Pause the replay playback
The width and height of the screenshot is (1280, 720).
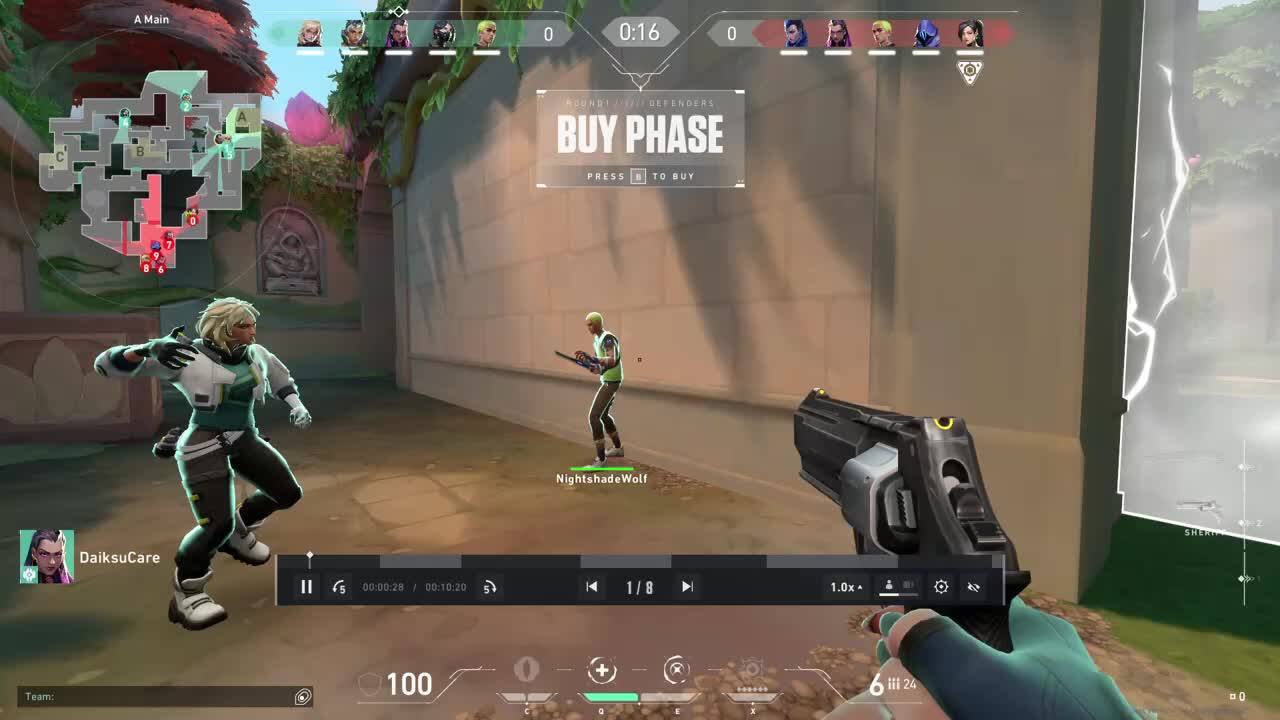coord(306,587)
